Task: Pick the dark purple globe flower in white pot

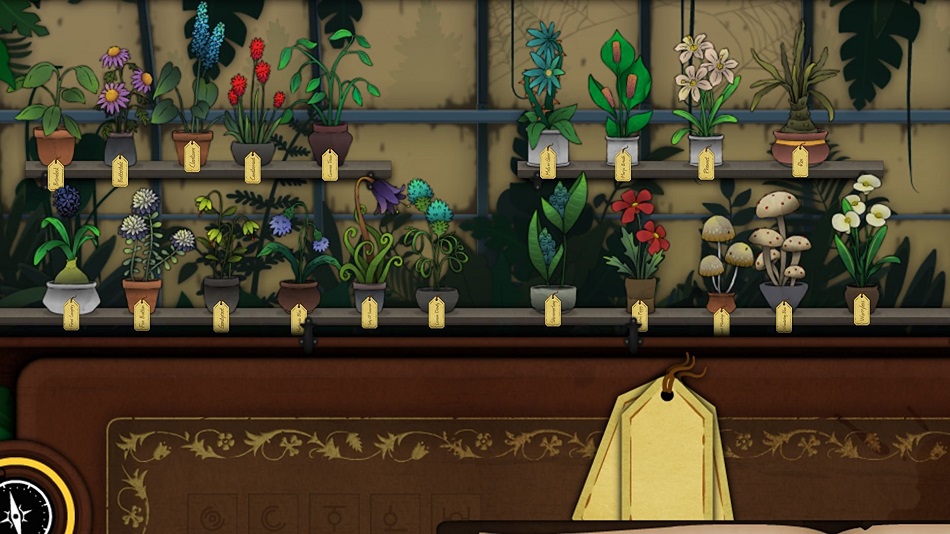Action: point(68,250)
